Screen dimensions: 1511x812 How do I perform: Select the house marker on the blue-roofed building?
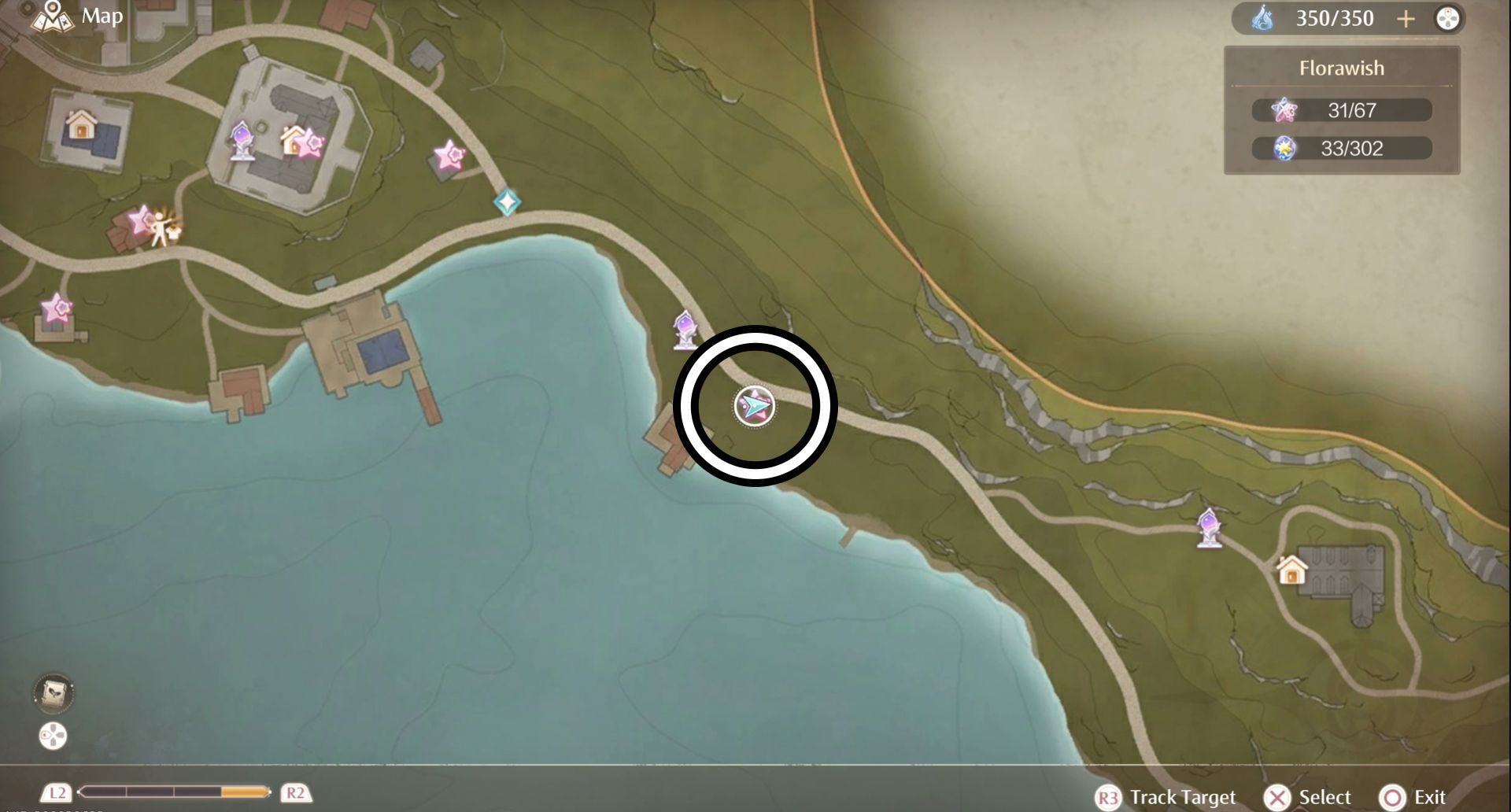tap(80, 124)
